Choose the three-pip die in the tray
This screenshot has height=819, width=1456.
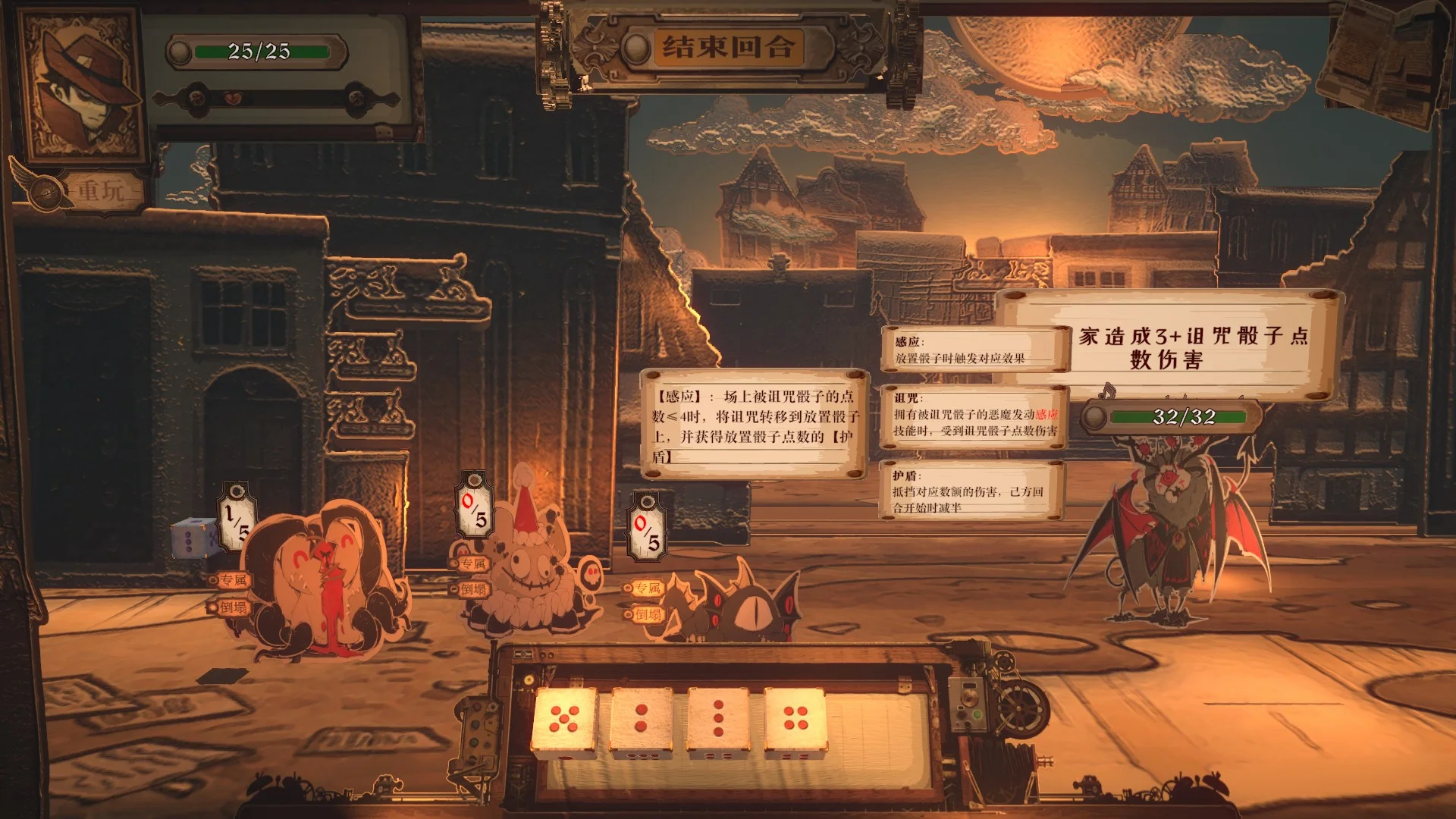click(718, 720)
